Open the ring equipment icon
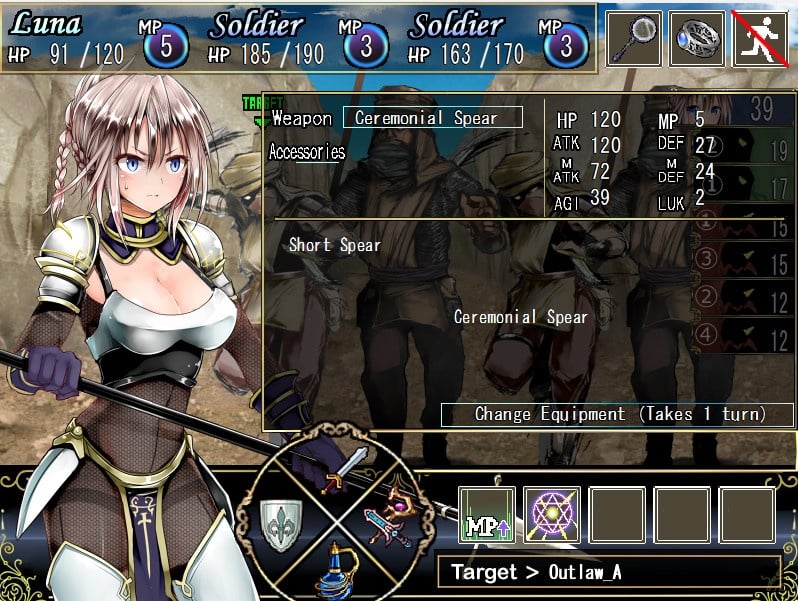The width and height of the screenshot is (798, 601). (697, 38)
